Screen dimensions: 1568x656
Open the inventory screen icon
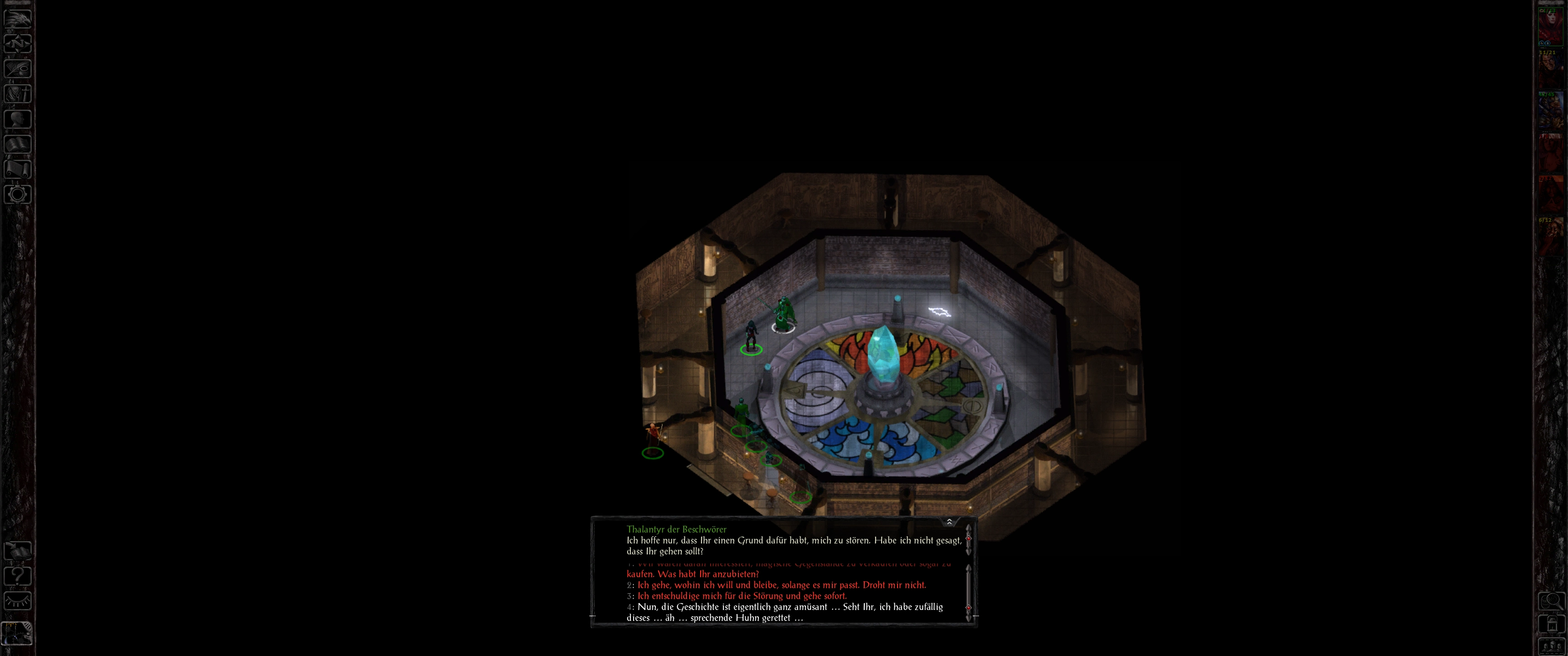(x=18, y=93)
